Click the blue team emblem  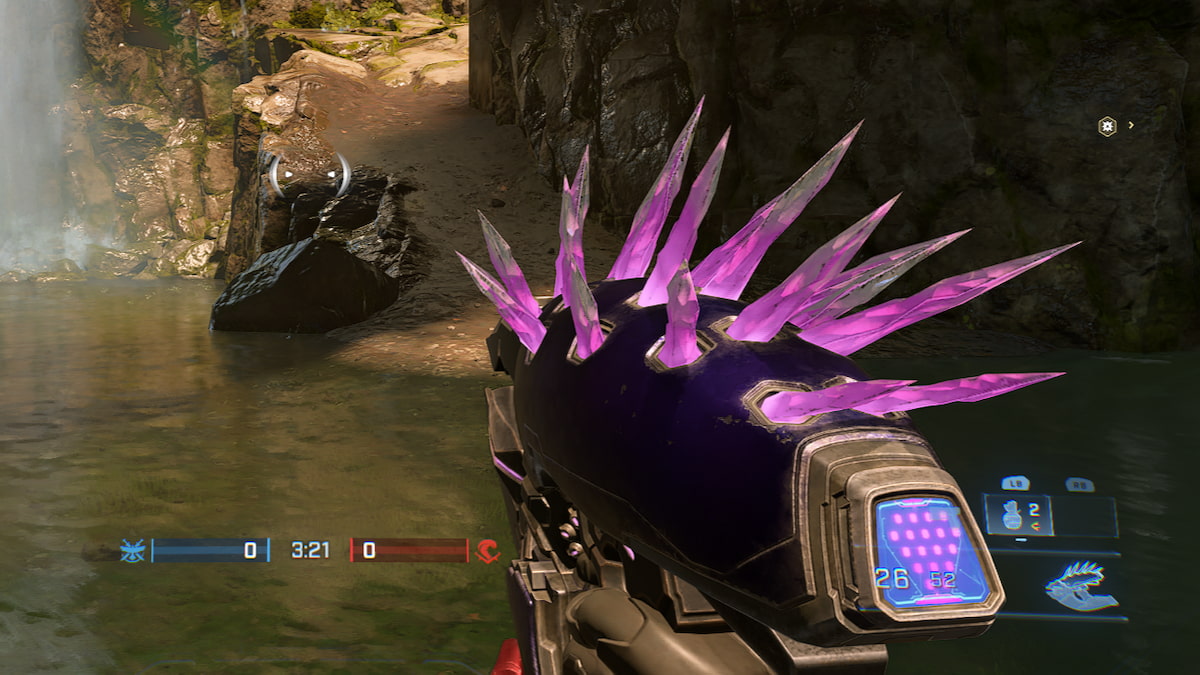(x=133, y=550)
